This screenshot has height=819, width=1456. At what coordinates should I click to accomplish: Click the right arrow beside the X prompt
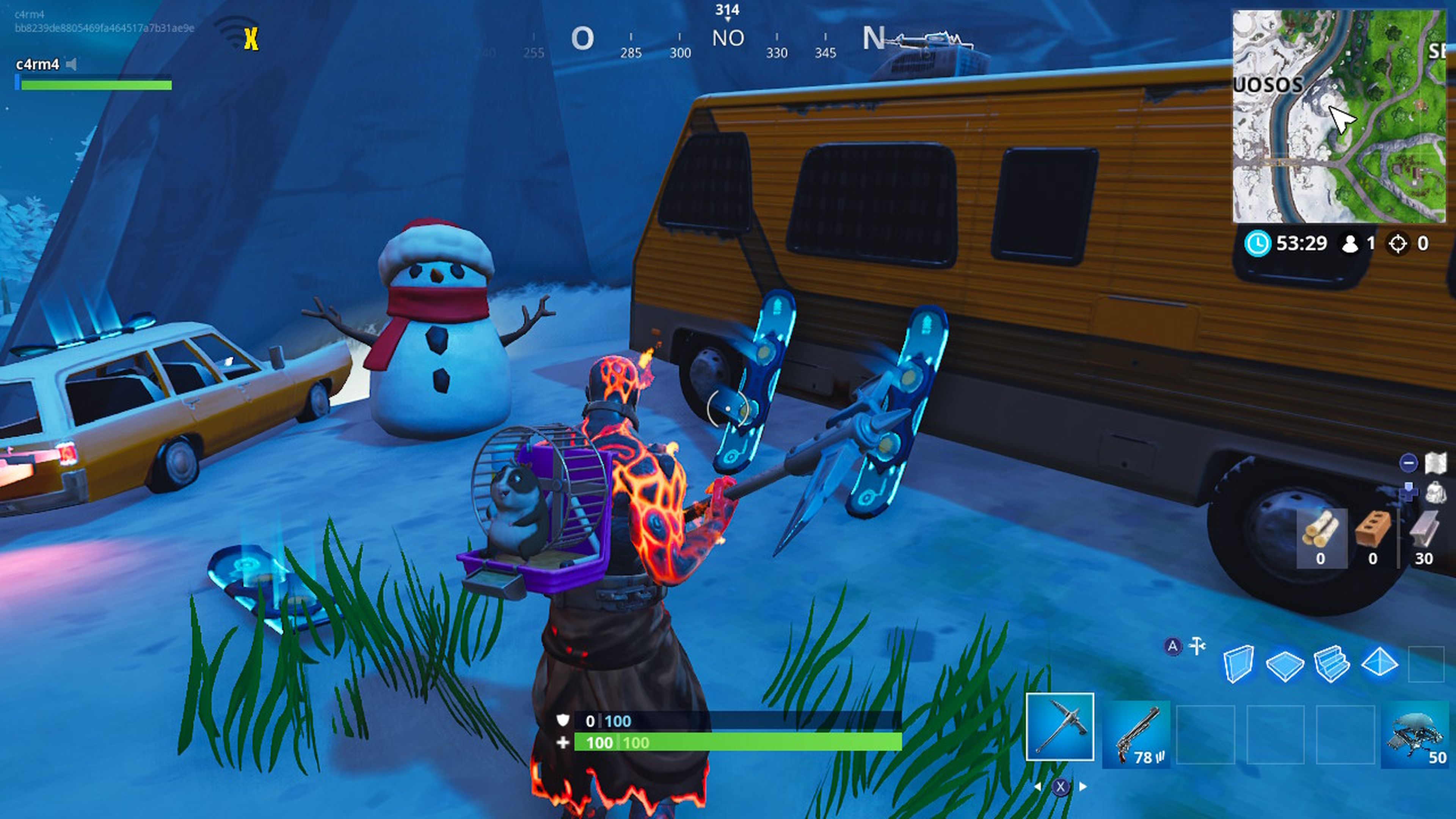coord(1083,787)
